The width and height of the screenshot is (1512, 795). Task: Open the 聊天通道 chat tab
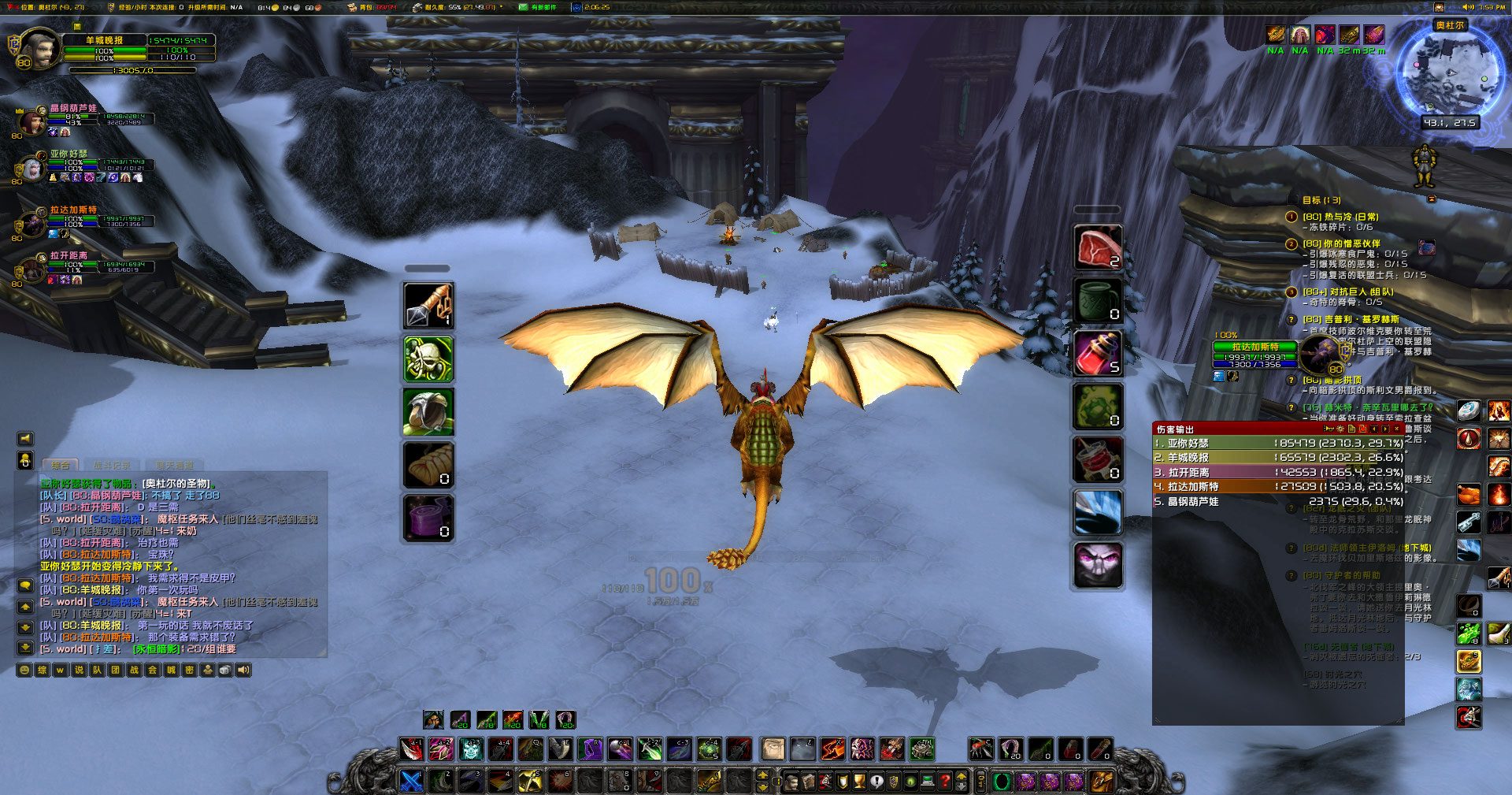(175, 465)
